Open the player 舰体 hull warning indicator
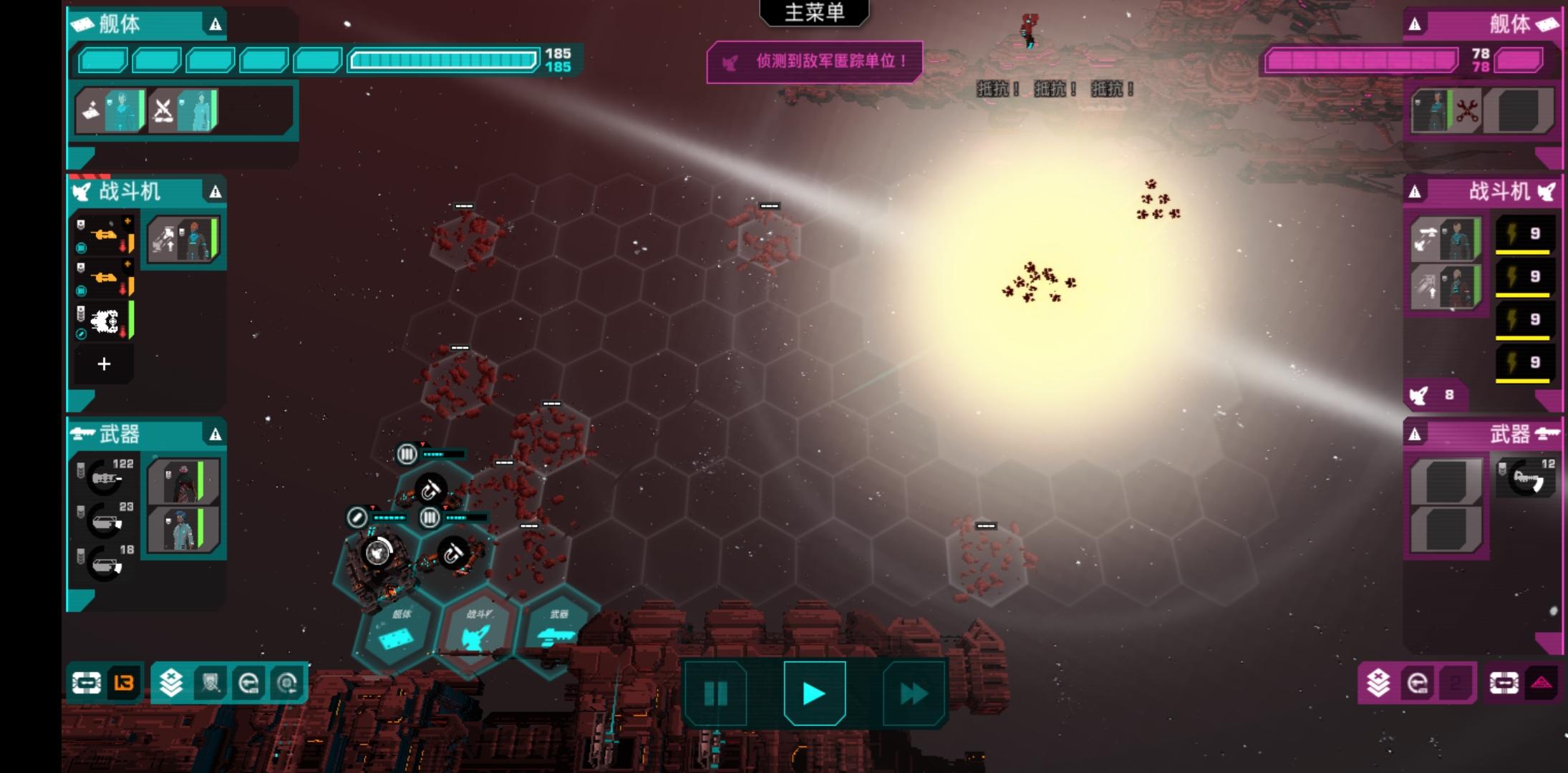Viewport: 1568px width, 773px height. (x=216, y=25)
